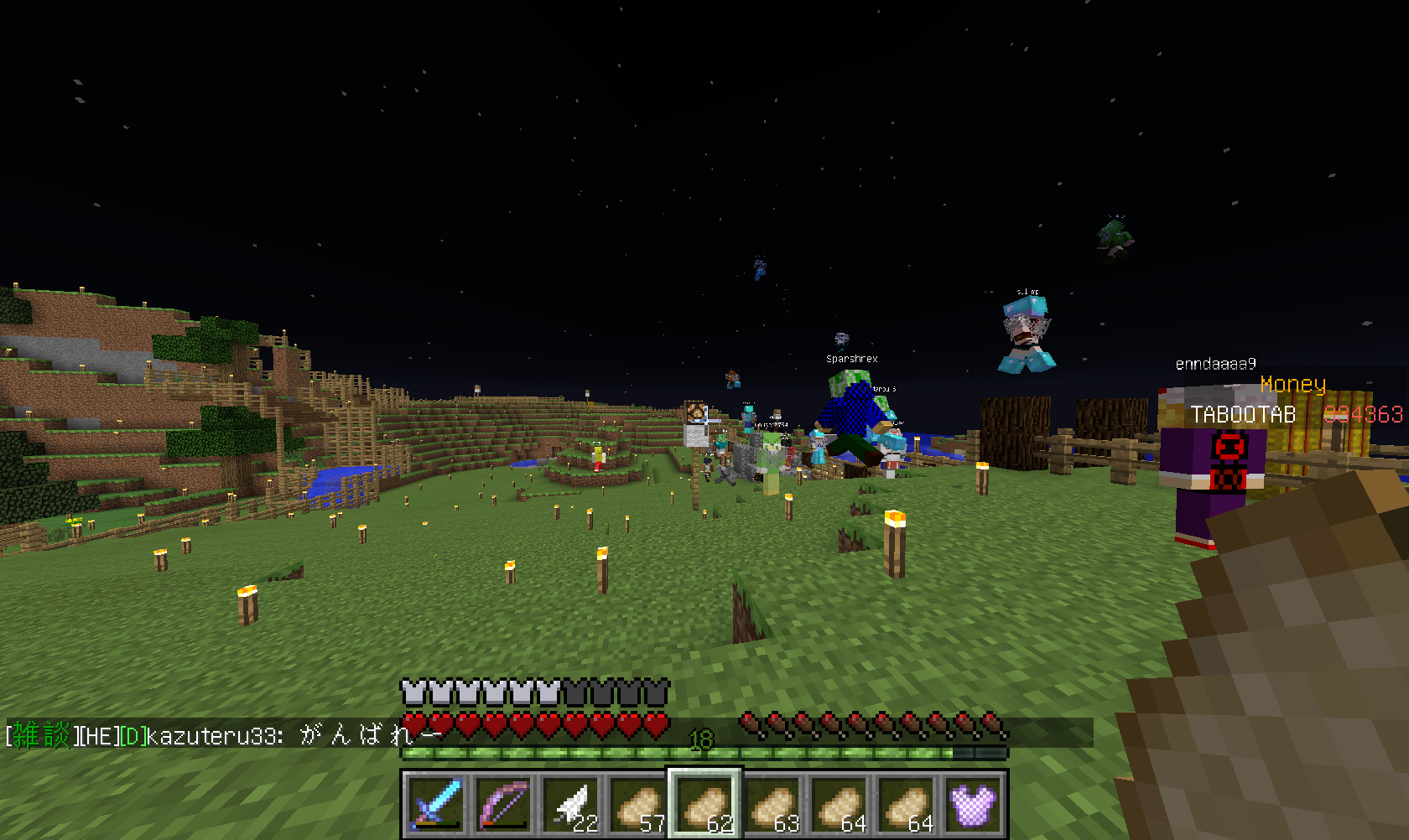1409x840 pixels.
Task: Switch to the 63 baked potato stack
Action: 771,803
